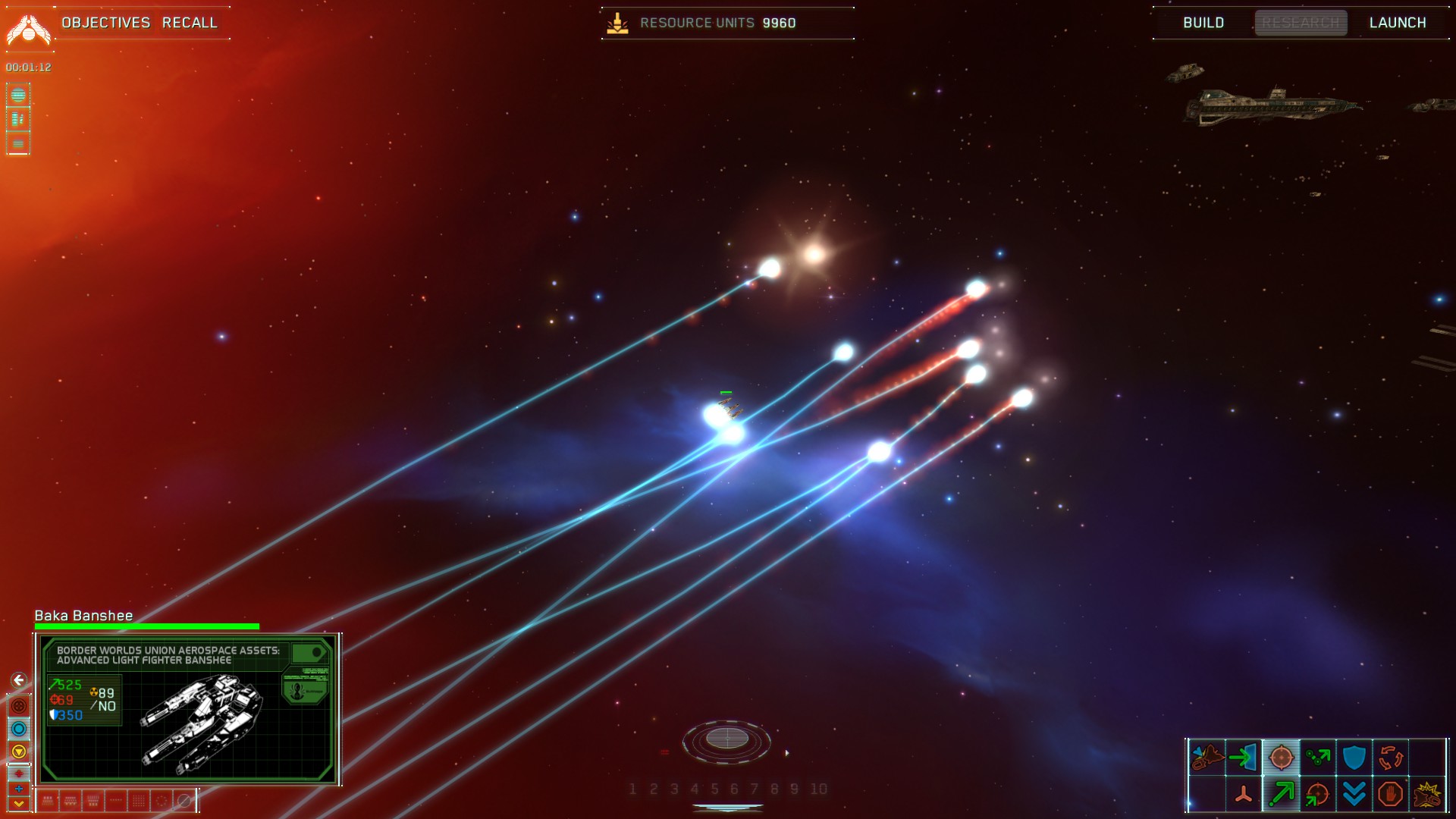Choose the attack-move crosshair with green arrow
The width and height of the screenshot is (1456, 819).
point(1317,794)
